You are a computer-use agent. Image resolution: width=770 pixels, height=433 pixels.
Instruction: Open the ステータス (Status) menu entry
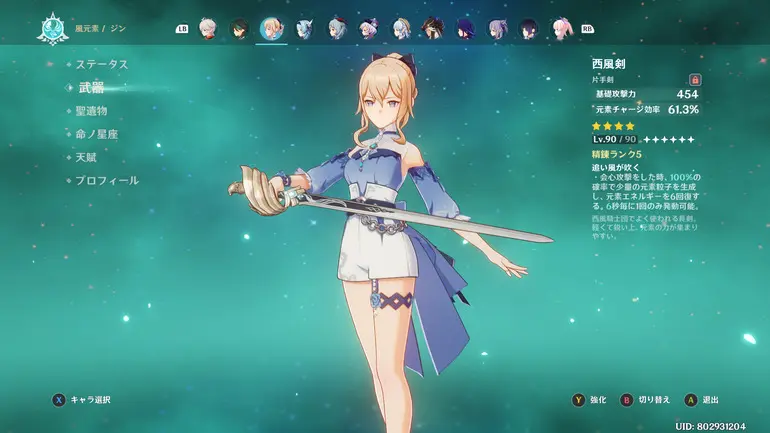102,64
